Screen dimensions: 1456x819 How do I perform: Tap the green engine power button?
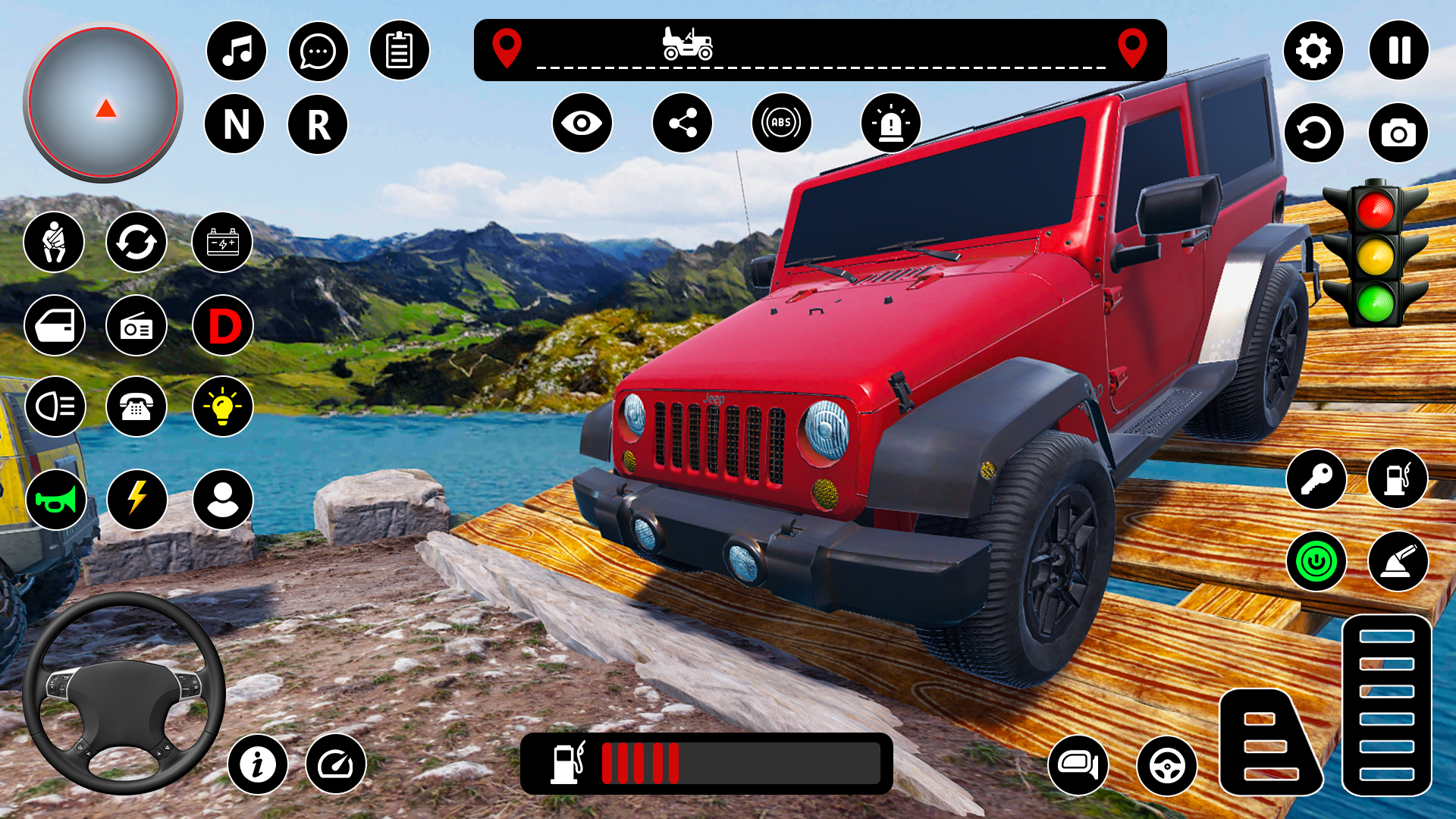1316,562
